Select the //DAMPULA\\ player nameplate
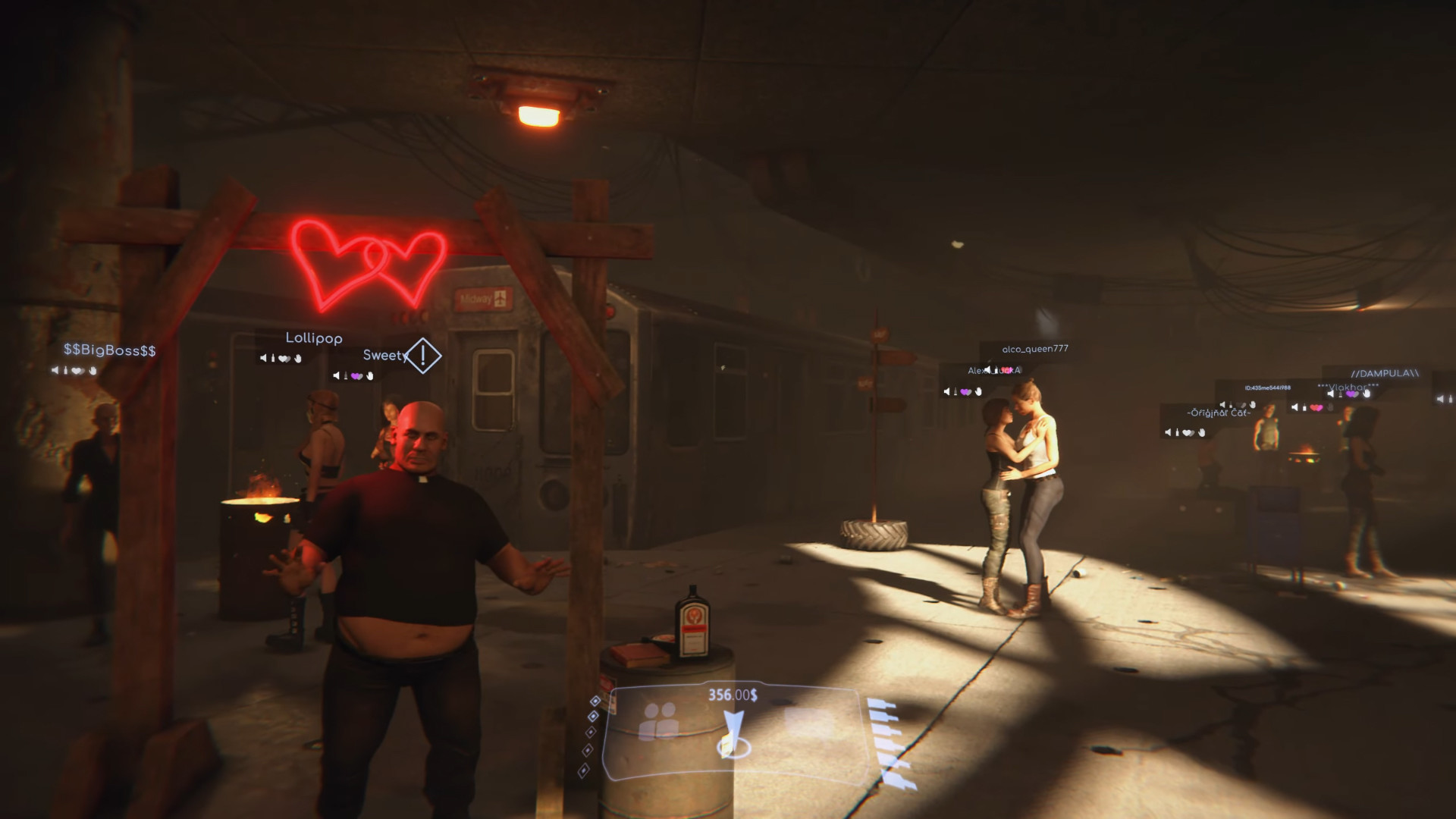This screenshot has height=819, width=1456. [1385, 374]
